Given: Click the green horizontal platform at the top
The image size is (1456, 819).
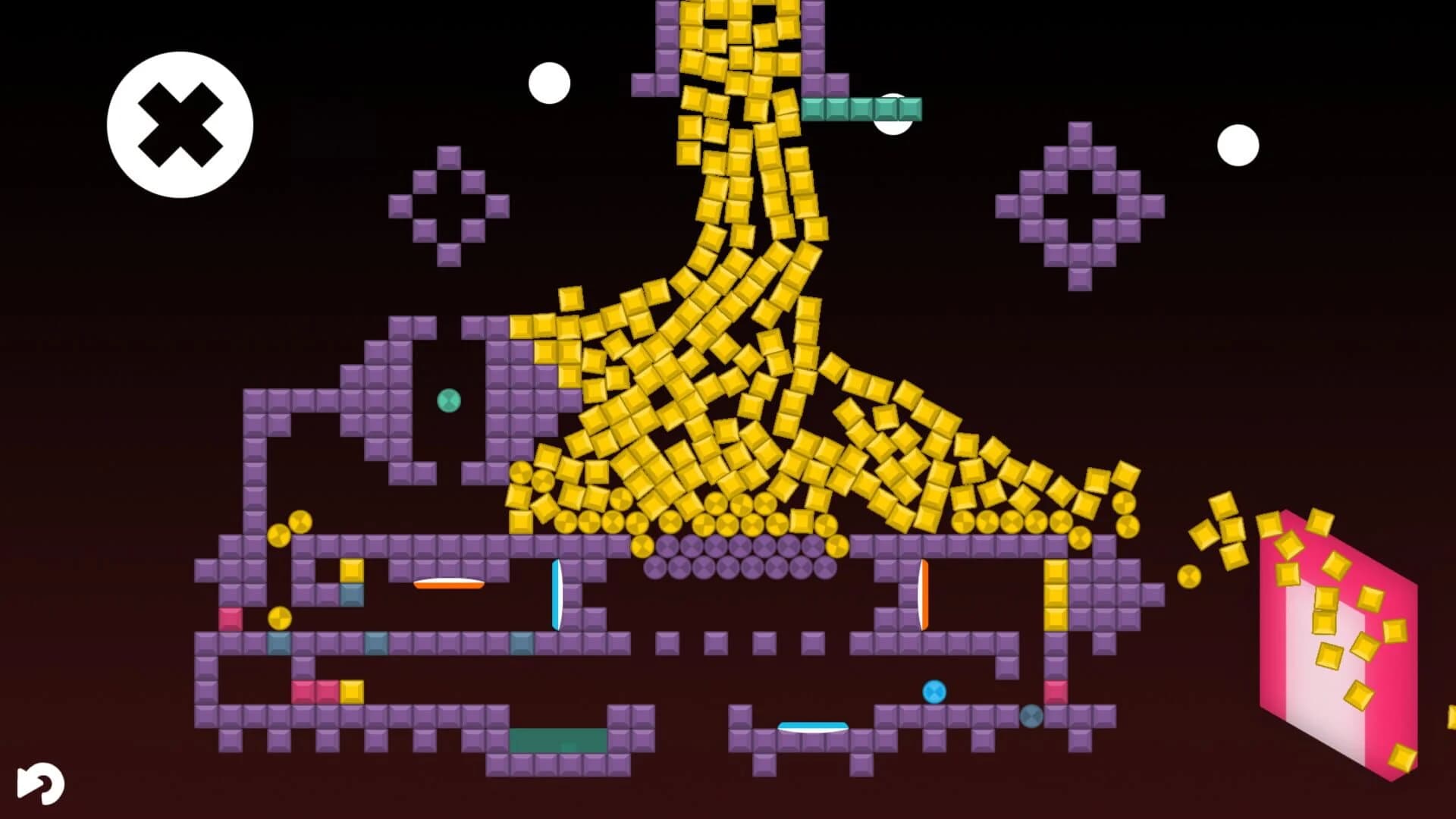Looking at the screenshot, I should 861,108.
